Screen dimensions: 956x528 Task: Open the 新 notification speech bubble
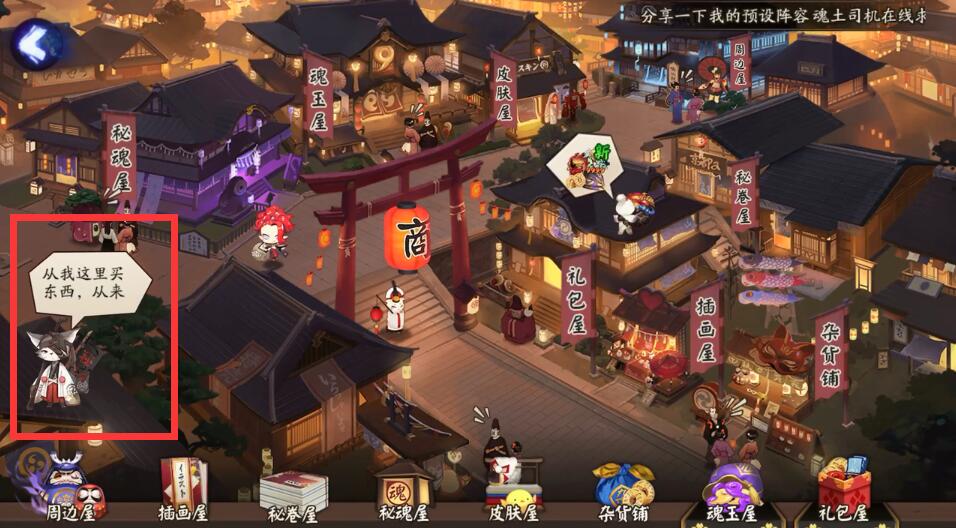tap(590, 163)
